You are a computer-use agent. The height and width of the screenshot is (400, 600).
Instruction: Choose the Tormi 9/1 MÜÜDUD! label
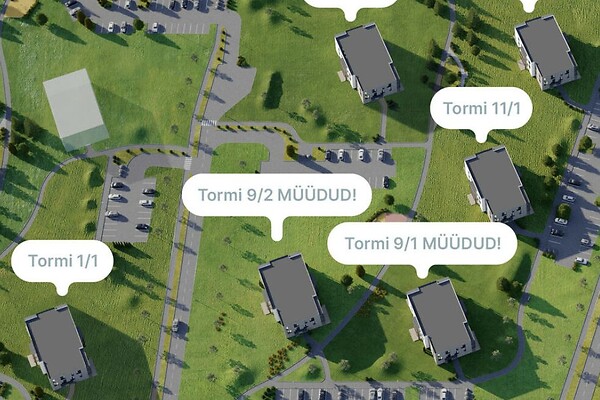422,243
